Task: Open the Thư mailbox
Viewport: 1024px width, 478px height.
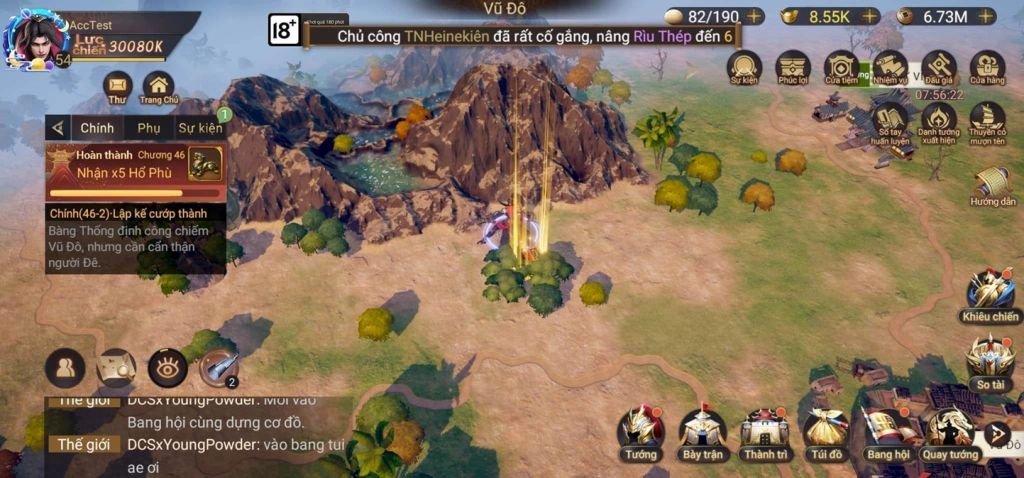Action: click(x=118, y=87)
